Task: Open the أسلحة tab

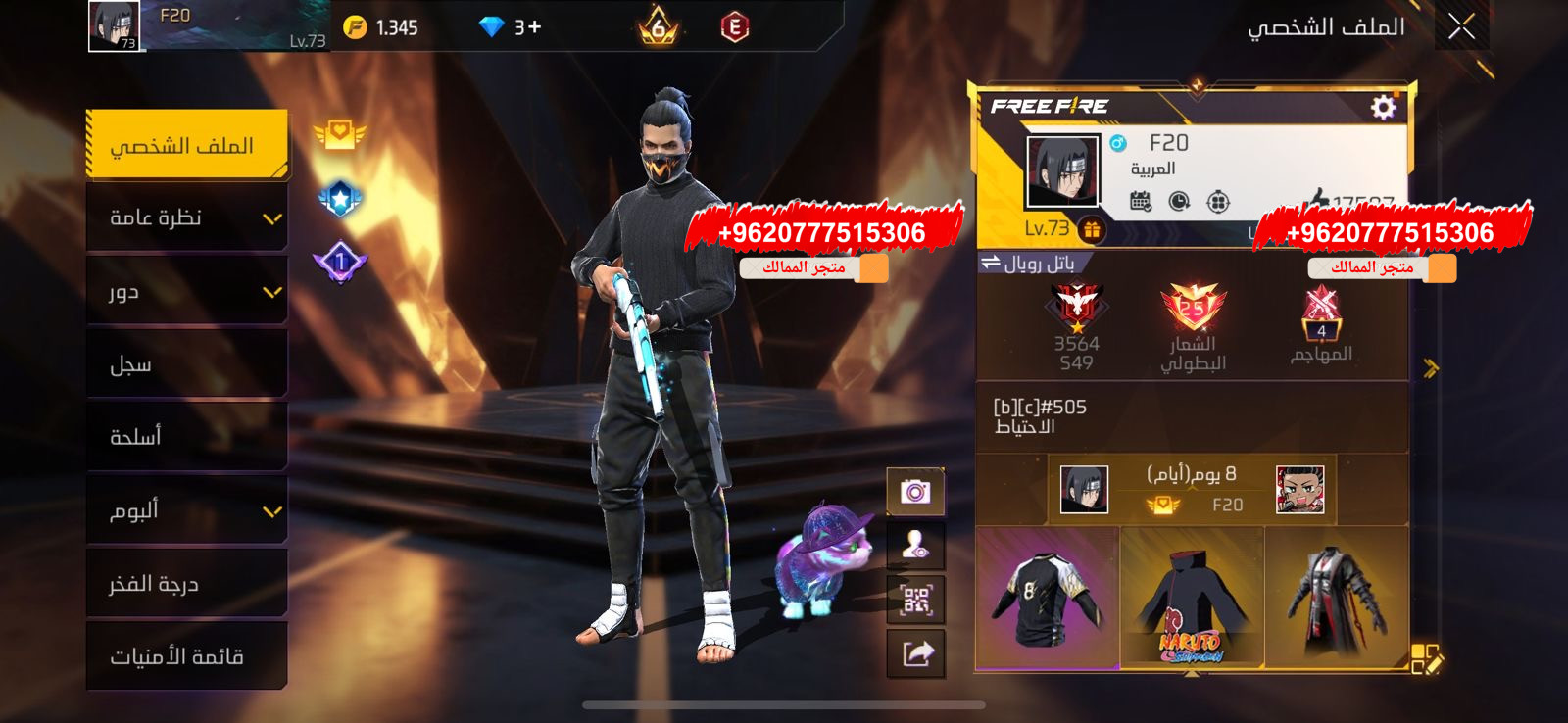Action: click(x=187, y=437)
